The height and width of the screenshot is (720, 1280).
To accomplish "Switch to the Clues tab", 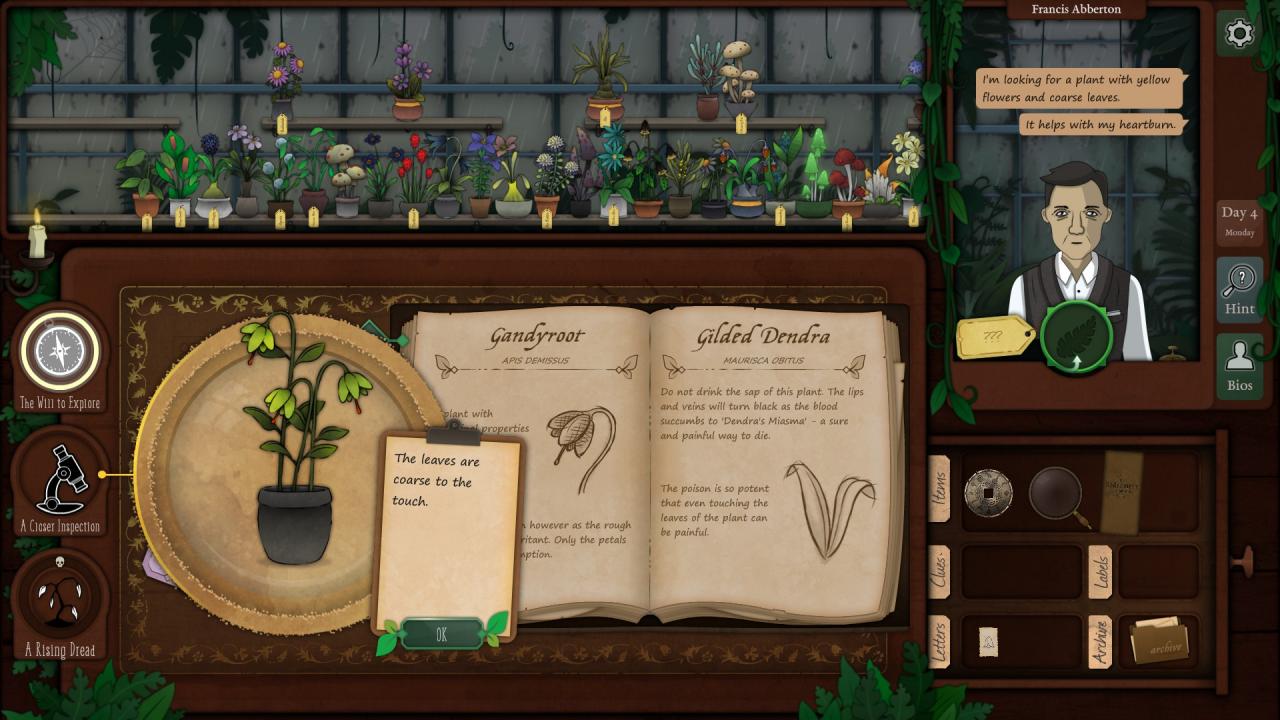I will [940, 572].
